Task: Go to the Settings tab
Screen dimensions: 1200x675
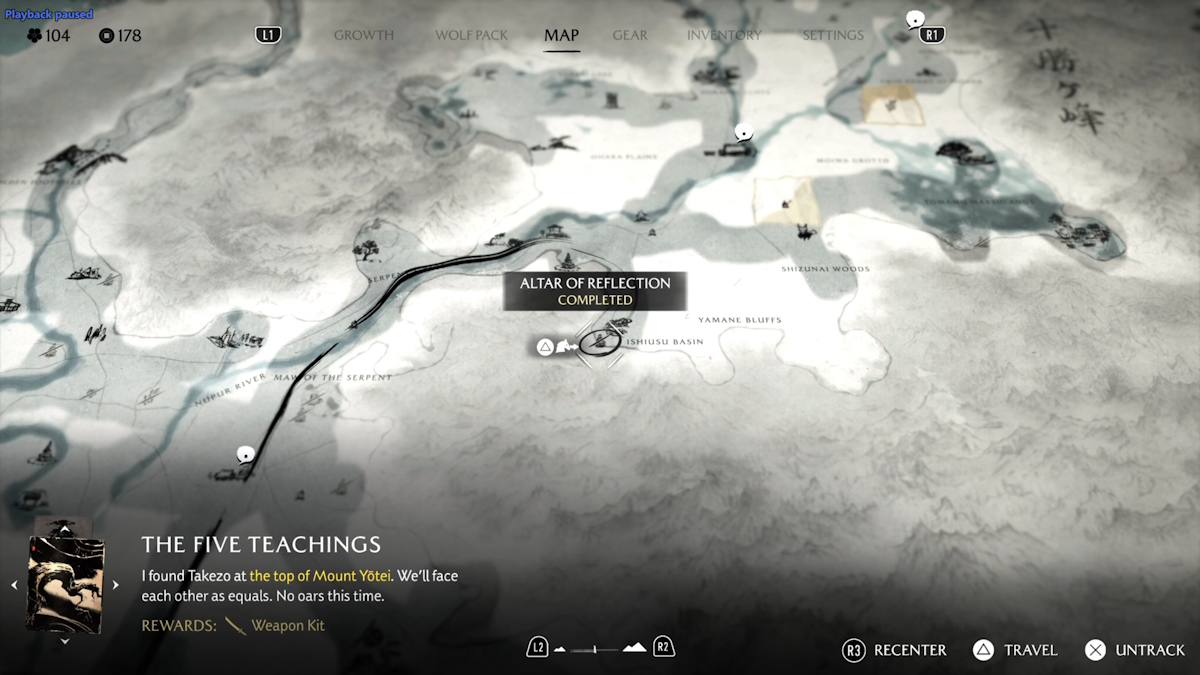Action: coord(833,35)
